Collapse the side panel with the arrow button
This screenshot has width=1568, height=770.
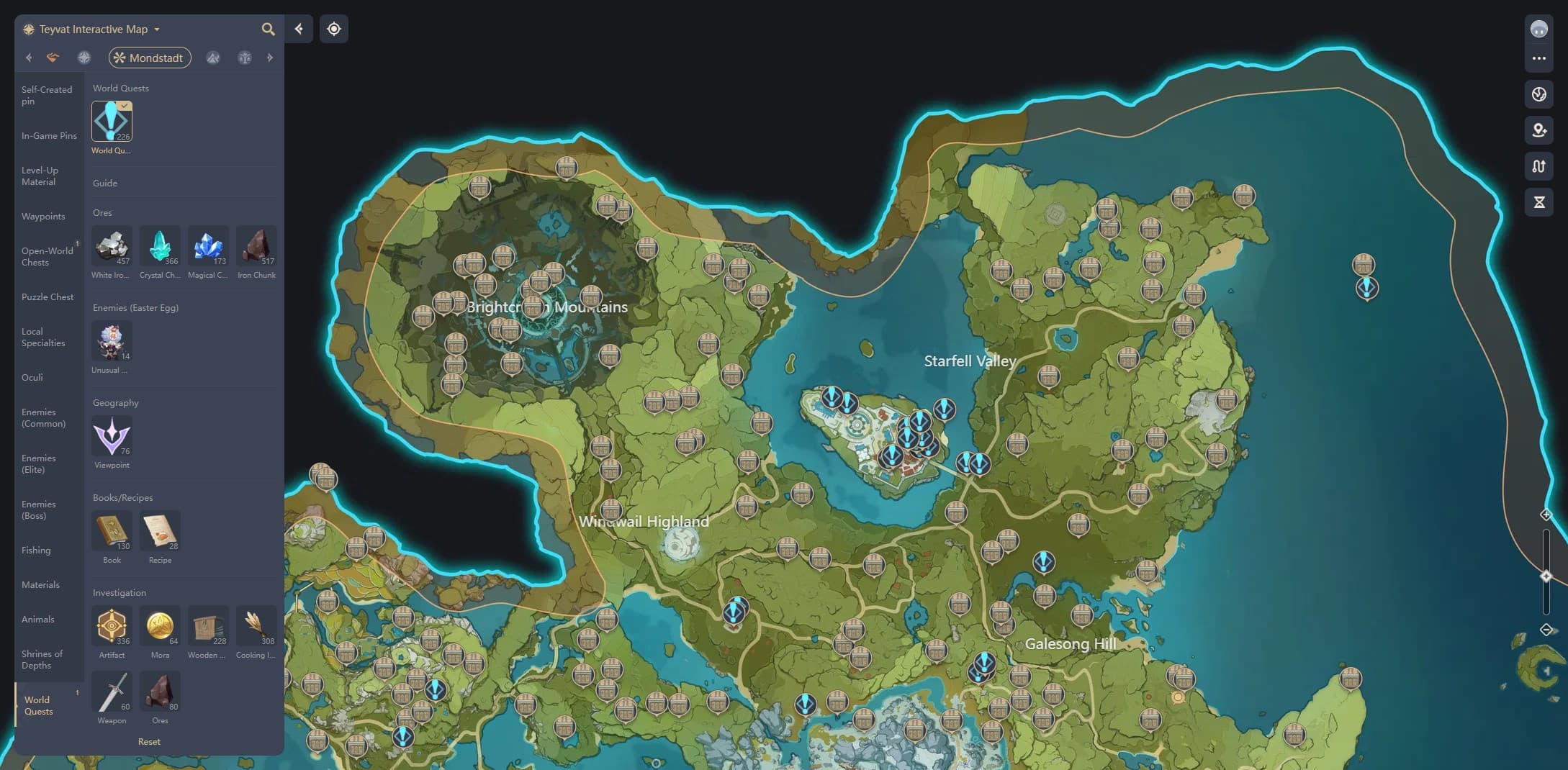pyautogui.click(x=299, y=29)
